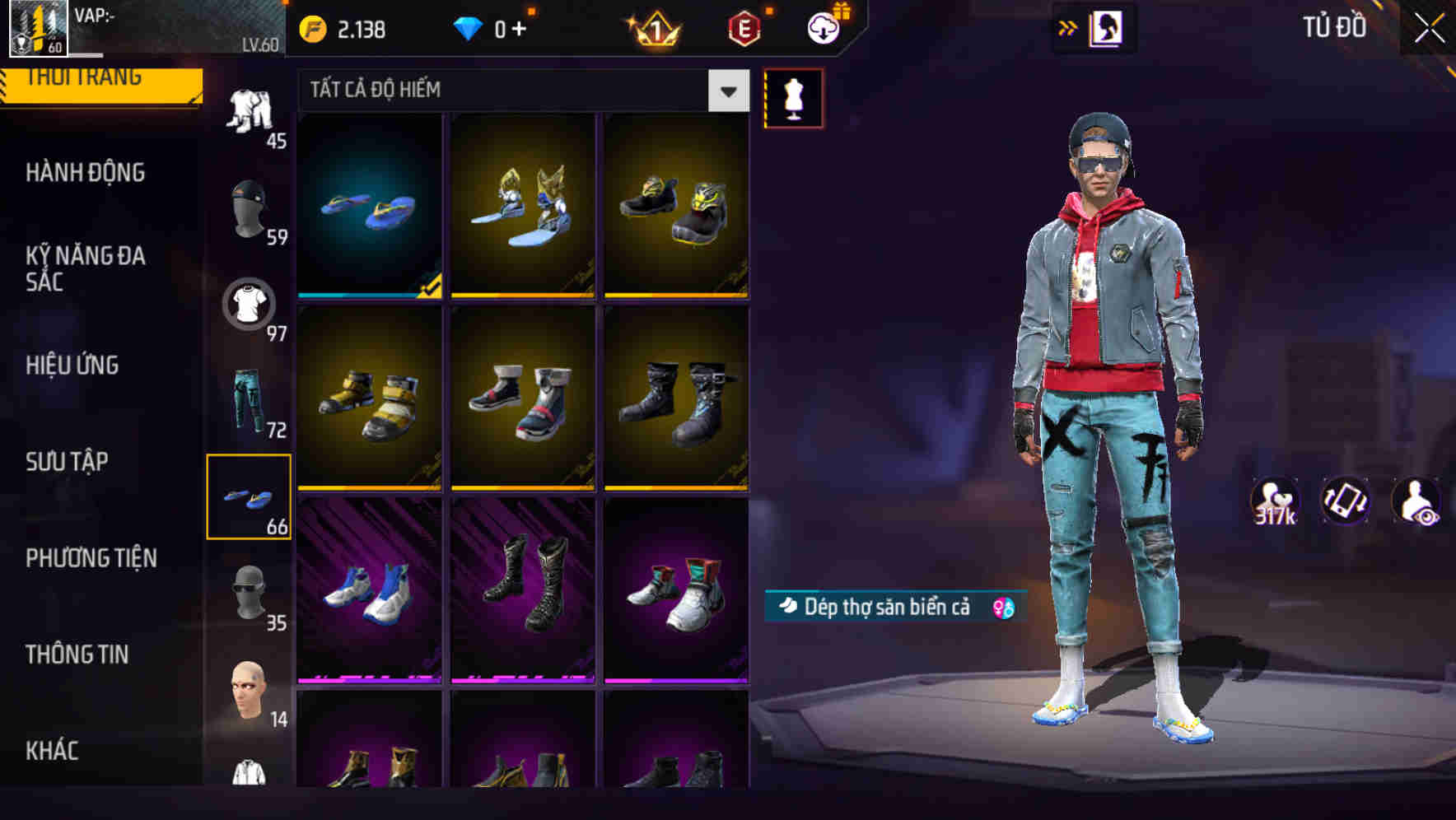
Task: Open the PHƯƠNG TIỆN section in the sidebar
Action: [91, 558]
